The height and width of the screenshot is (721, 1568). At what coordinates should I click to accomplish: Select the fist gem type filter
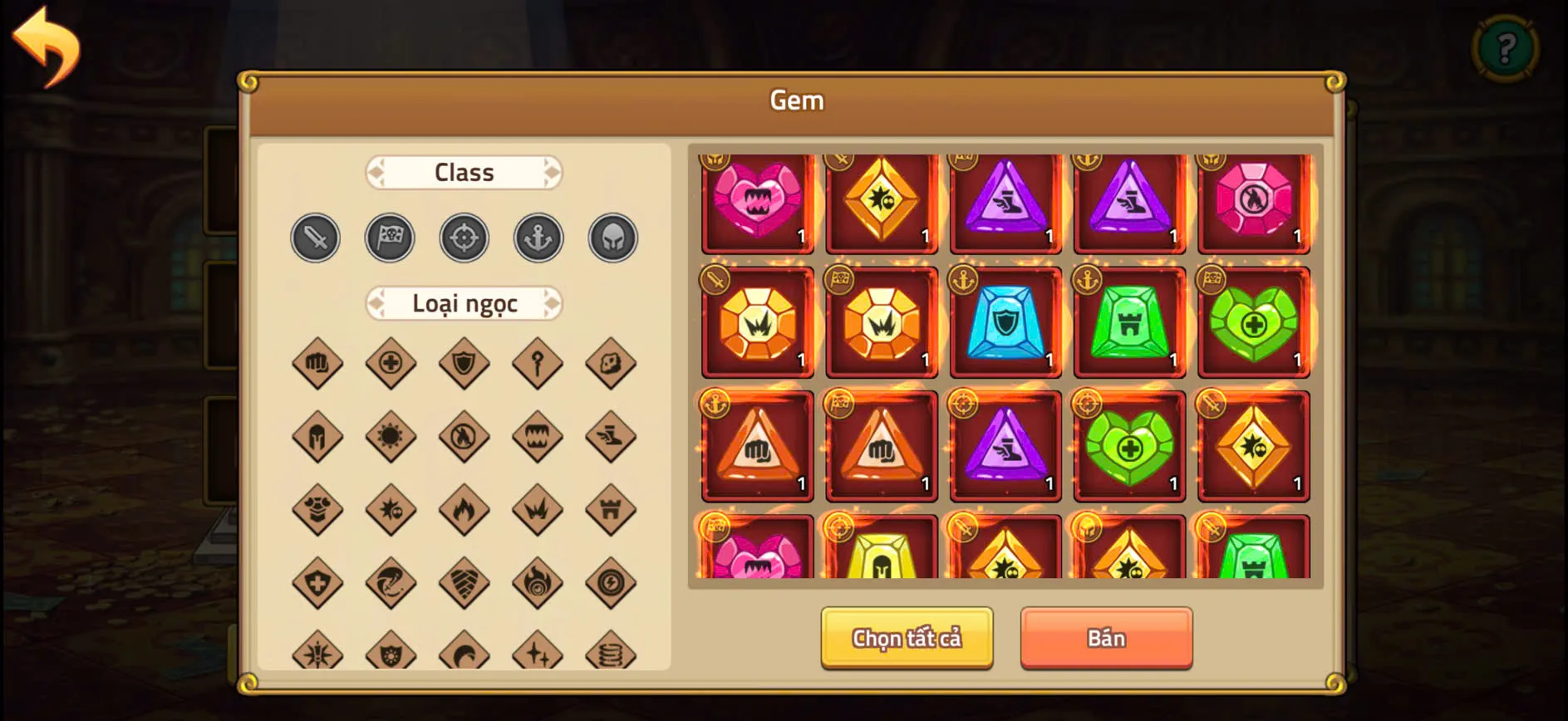[316, 363]
